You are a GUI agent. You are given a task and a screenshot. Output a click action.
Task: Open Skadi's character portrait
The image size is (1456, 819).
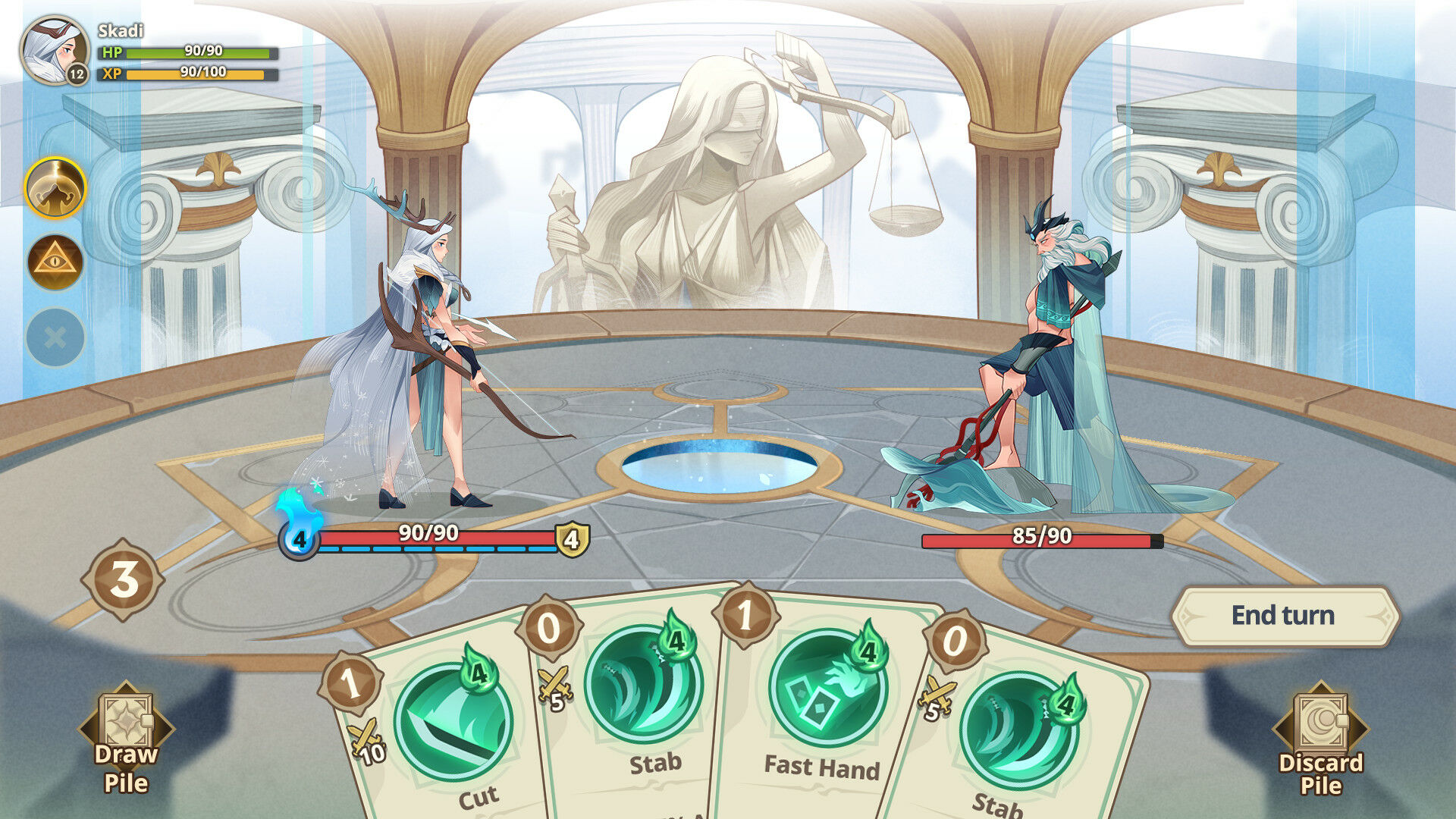tap(54, 51)
